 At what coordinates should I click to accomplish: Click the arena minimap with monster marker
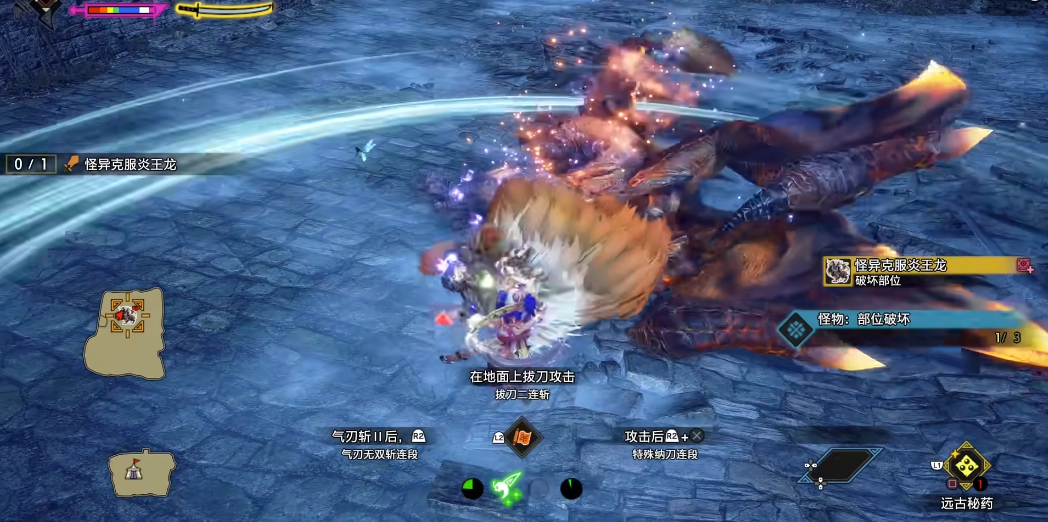point(125,333)
